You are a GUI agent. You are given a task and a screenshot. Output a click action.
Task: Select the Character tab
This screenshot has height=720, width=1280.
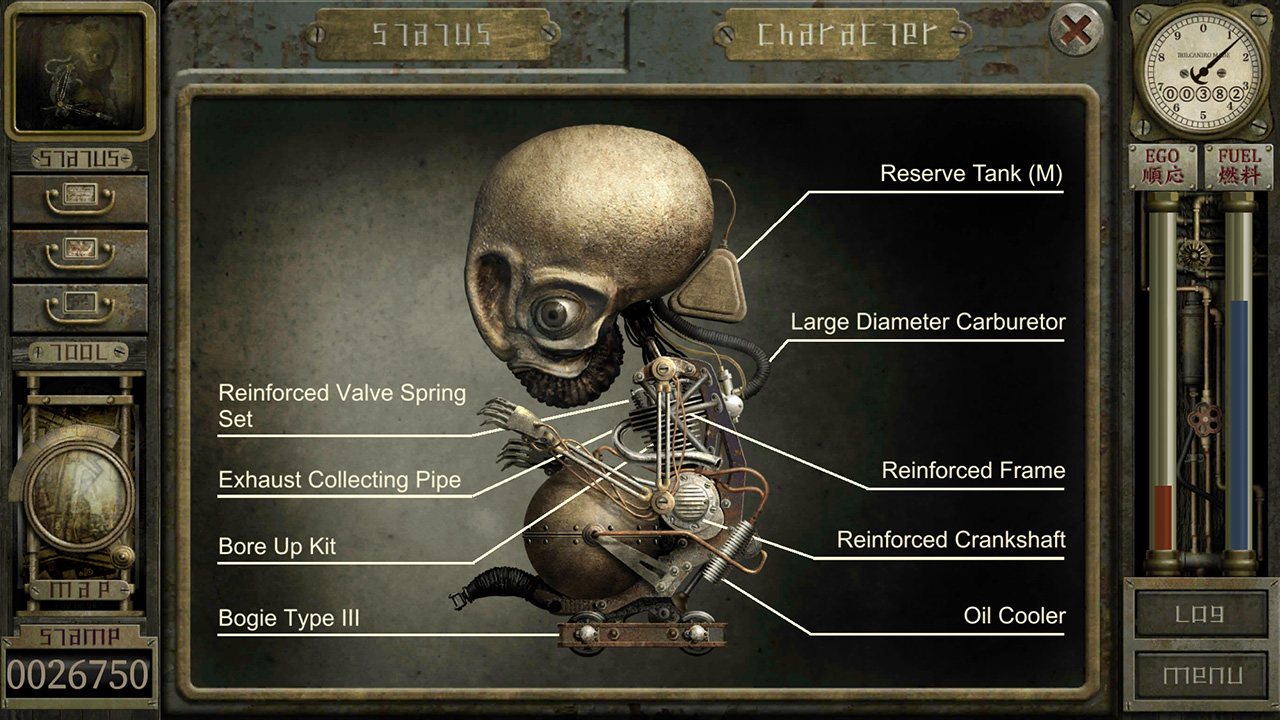tap(843, 33)
